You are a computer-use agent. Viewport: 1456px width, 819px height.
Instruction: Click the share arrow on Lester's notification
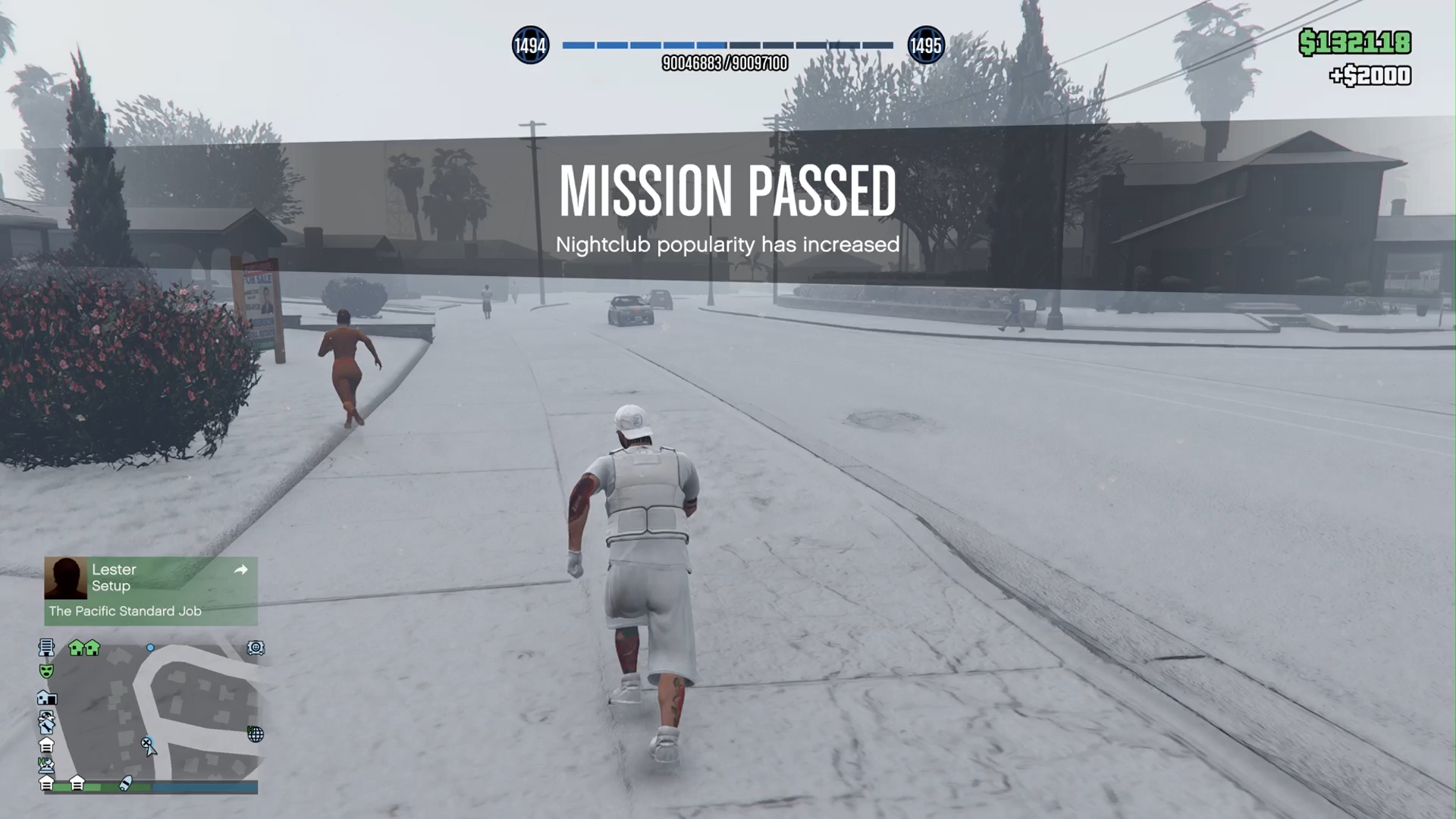pos(241,570)
